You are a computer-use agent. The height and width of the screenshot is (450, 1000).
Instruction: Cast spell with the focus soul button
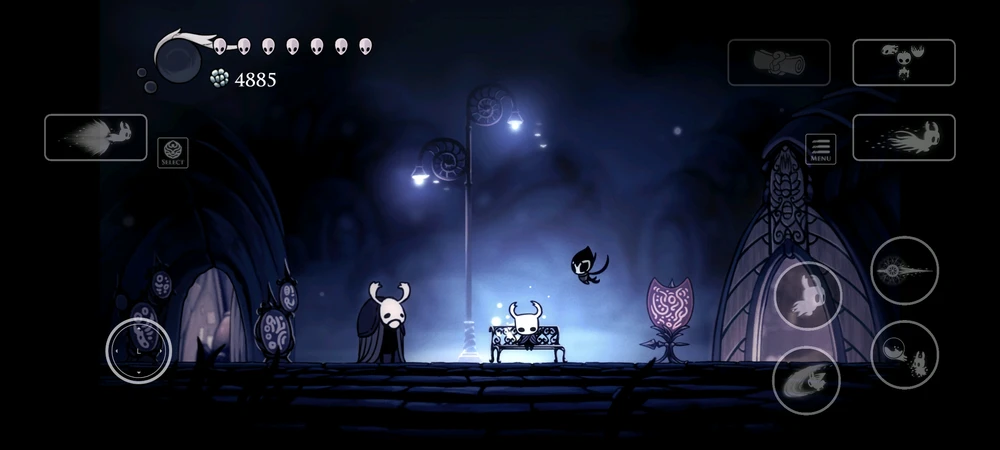[x=904, y=354]
